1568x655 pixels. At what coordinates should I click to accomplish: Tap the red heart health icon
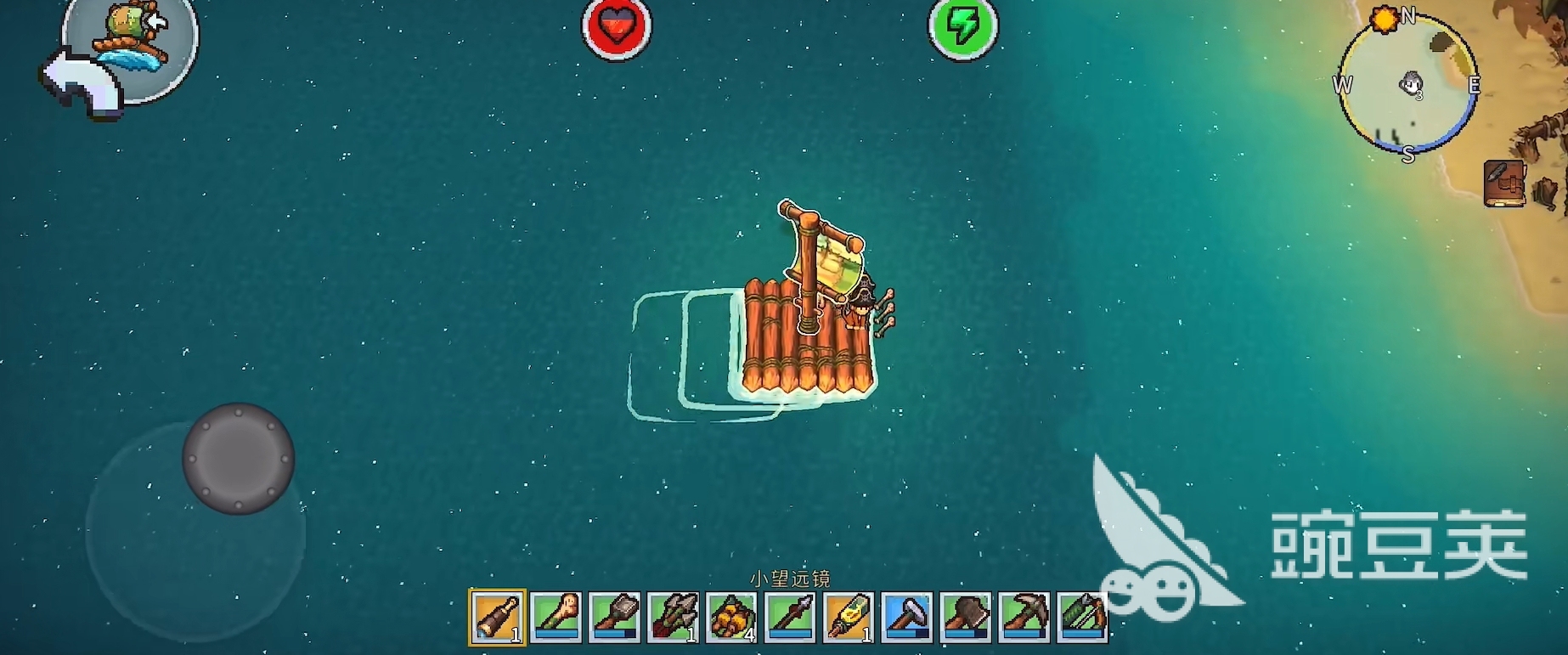617,27
